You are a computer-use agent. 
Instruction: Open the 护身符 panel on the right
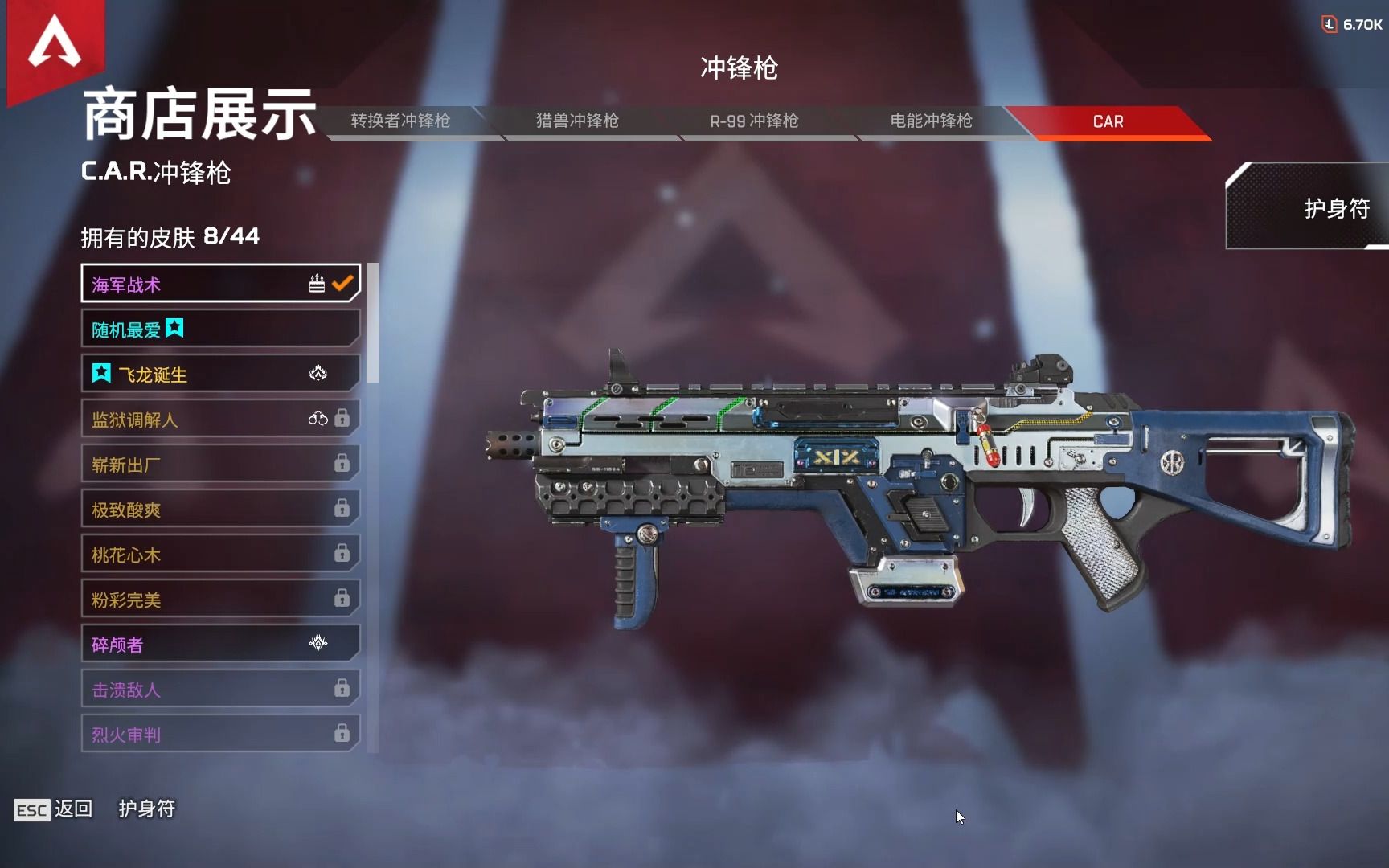pyautogui.click(x=1318, y=208)
